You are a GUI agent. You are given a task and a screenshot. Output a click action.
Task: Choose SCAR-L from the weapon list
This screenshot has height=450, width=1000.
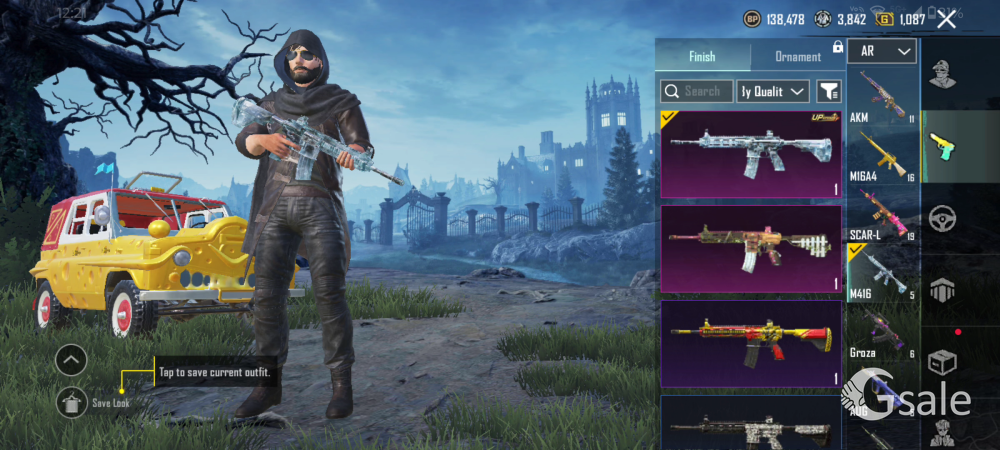(x=882, y=214)
